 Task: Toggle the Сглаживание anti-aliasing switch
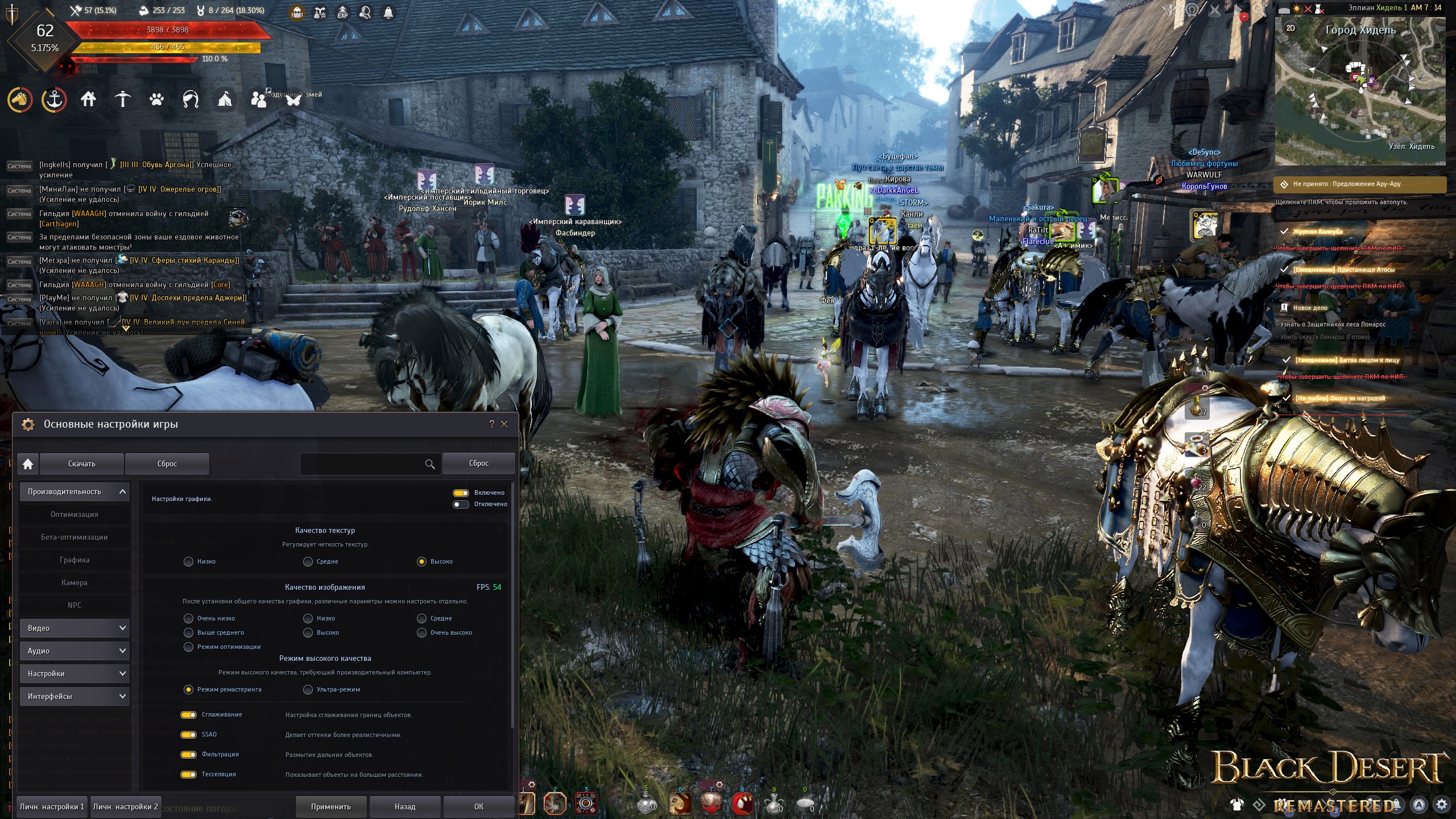(188, 715)
